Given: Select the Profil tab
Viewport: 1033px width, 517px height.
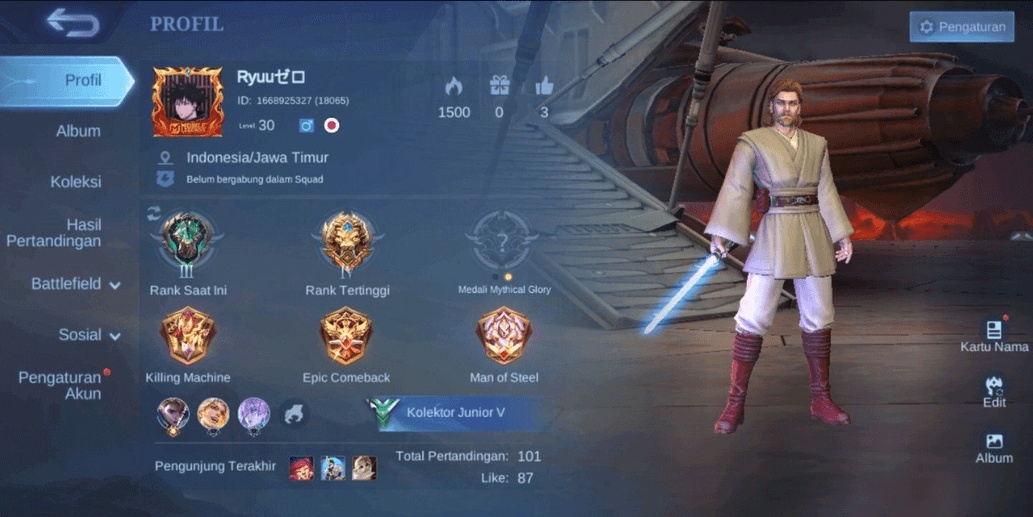Looking at the screenshot, I should (x=82, y=80).
